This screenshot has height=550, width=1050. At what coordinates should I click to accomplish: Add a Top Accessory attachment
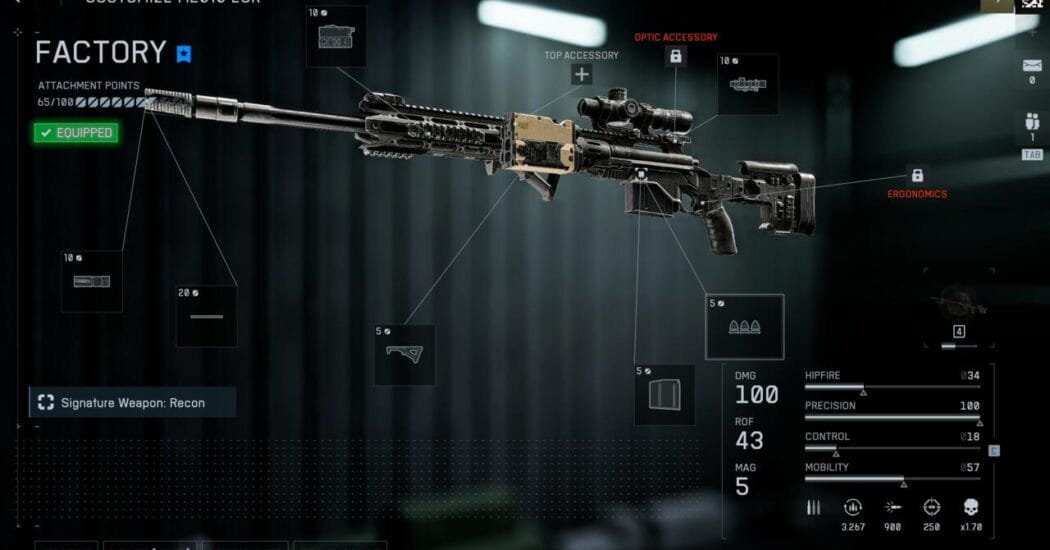coord(582,74)
